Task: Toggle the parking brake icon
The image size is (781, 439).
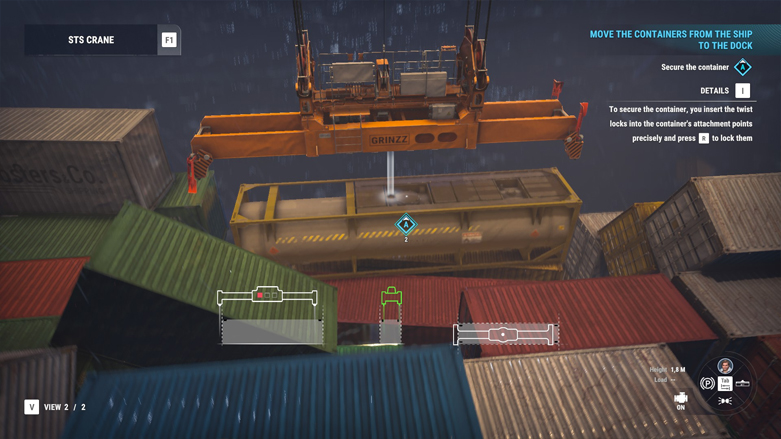Action: pyautogui.click(x=707, y=383)
